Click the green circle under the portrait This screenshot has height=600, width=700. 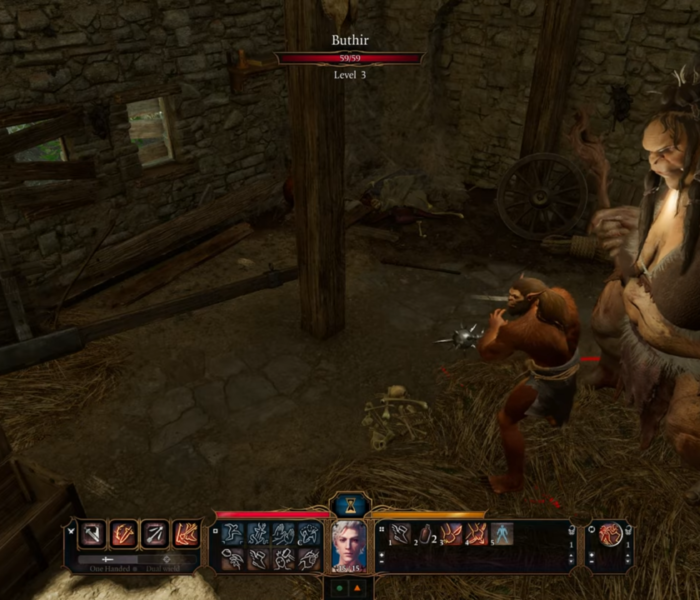click(339, 588)
